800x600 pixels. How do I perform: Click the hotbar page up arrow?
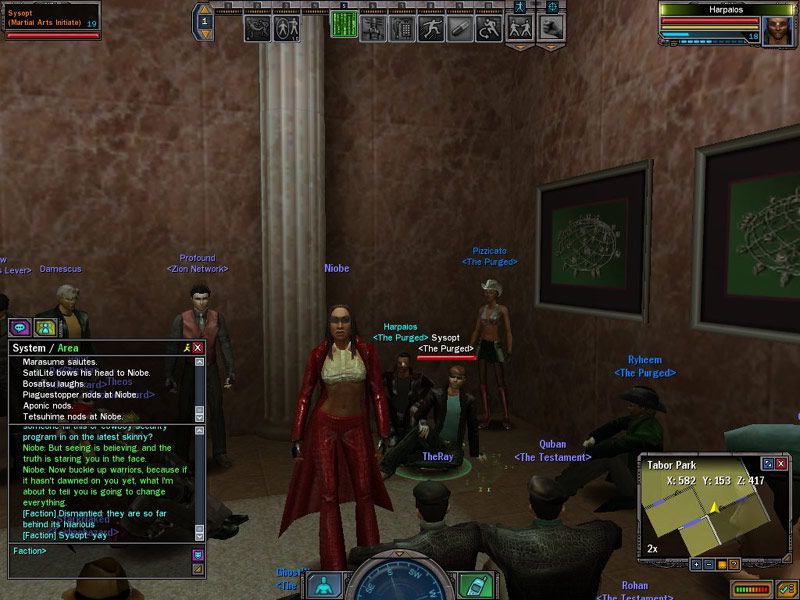pos(205,11)
